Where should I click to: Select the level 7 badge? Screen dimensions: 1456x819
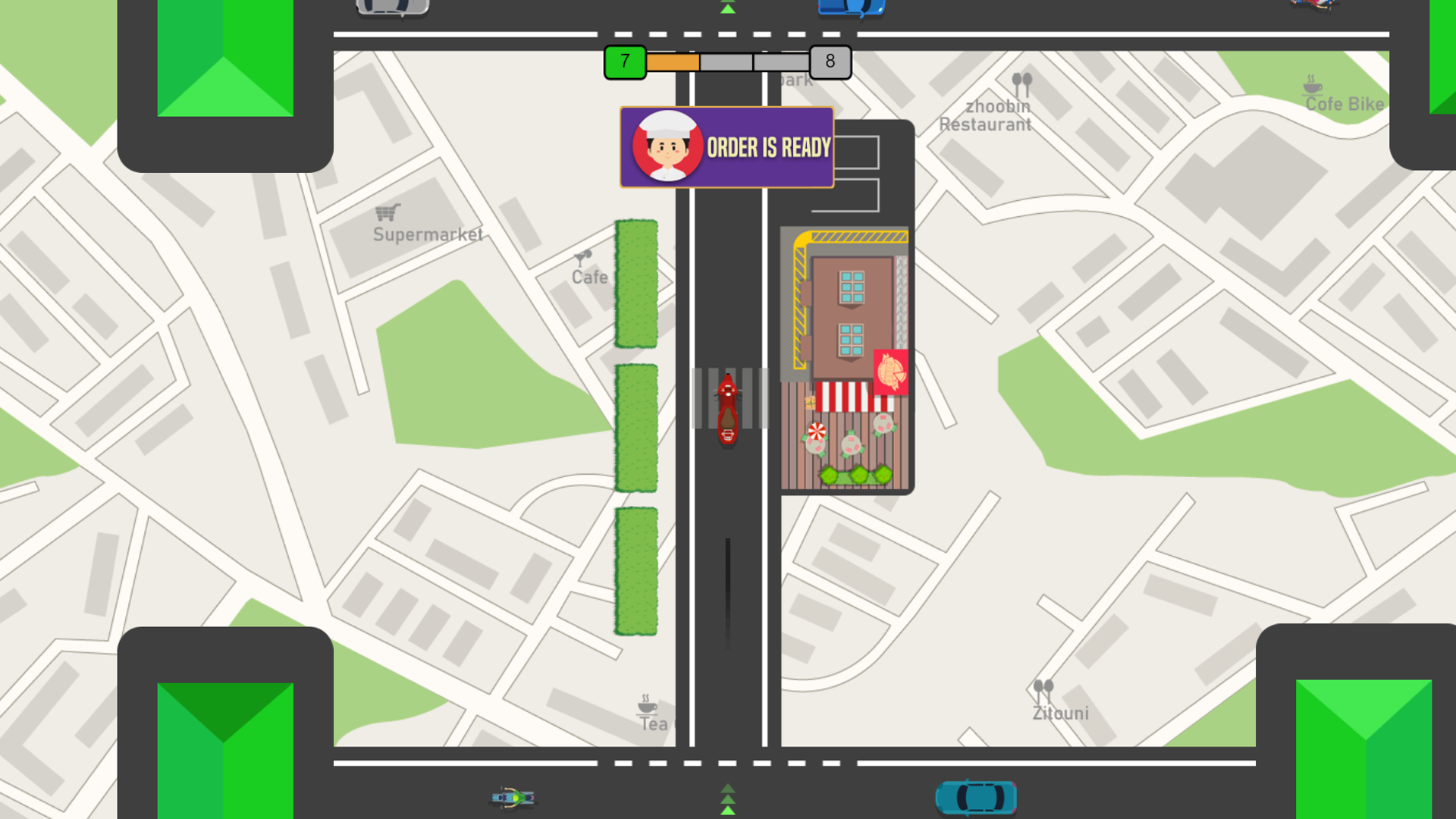[x=624, y=62]
